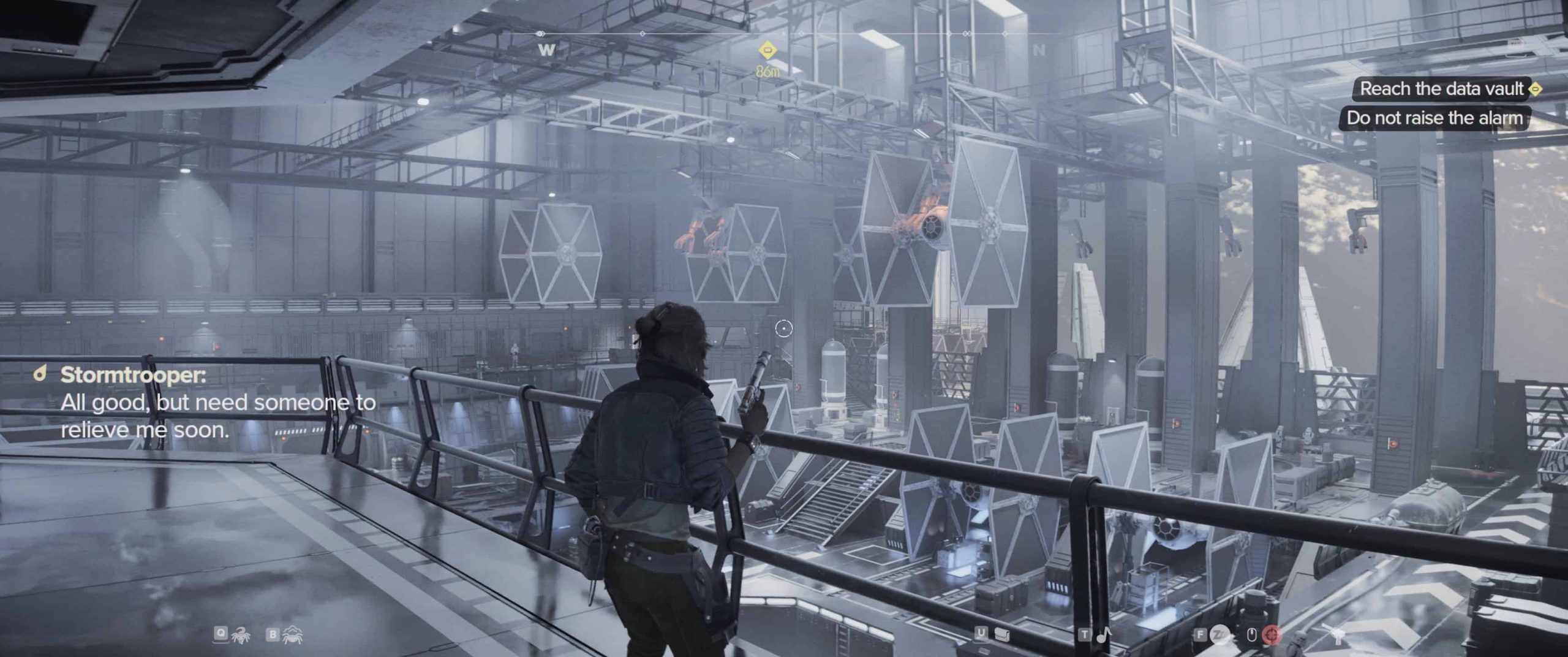This screenshot has height=657, width=1568.
Task: Select the blaster pistol weapon icon
Action: [x=1338, y=636]
